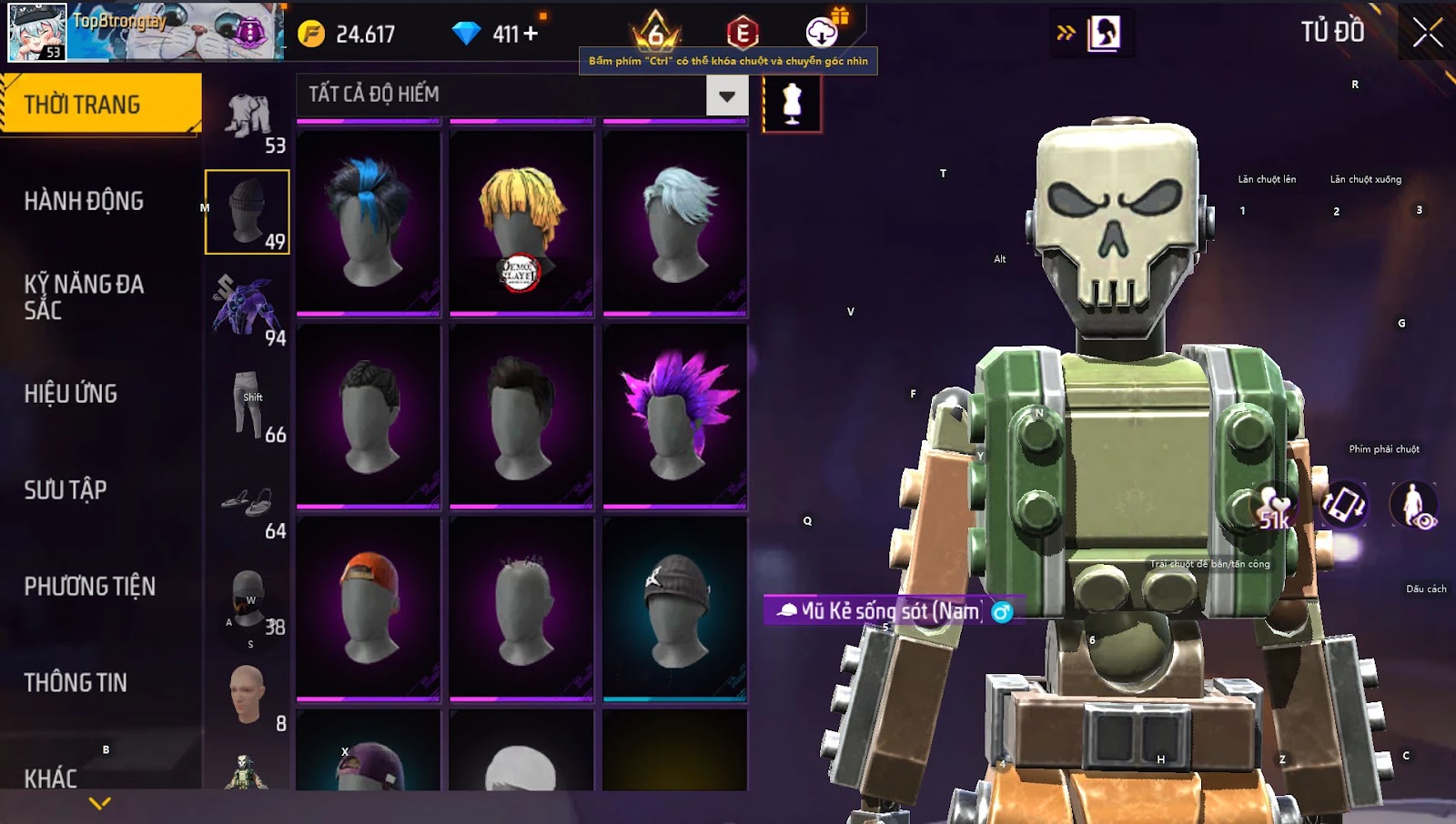Open the Hành Động menu
The width and height of the screenshot is (1456, 824).
pos(84,201)
